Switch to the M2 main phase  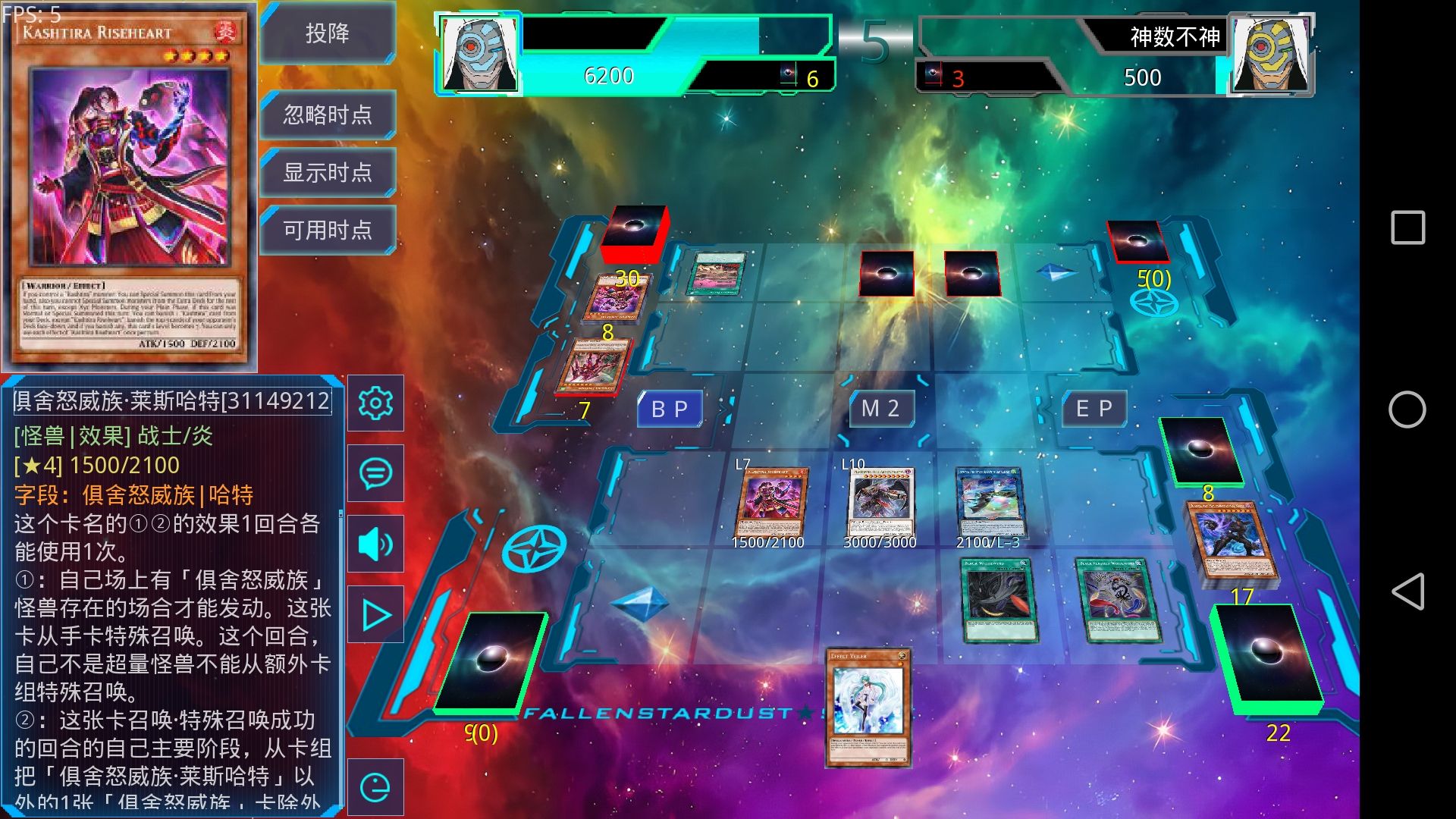[x=880, y=409]
